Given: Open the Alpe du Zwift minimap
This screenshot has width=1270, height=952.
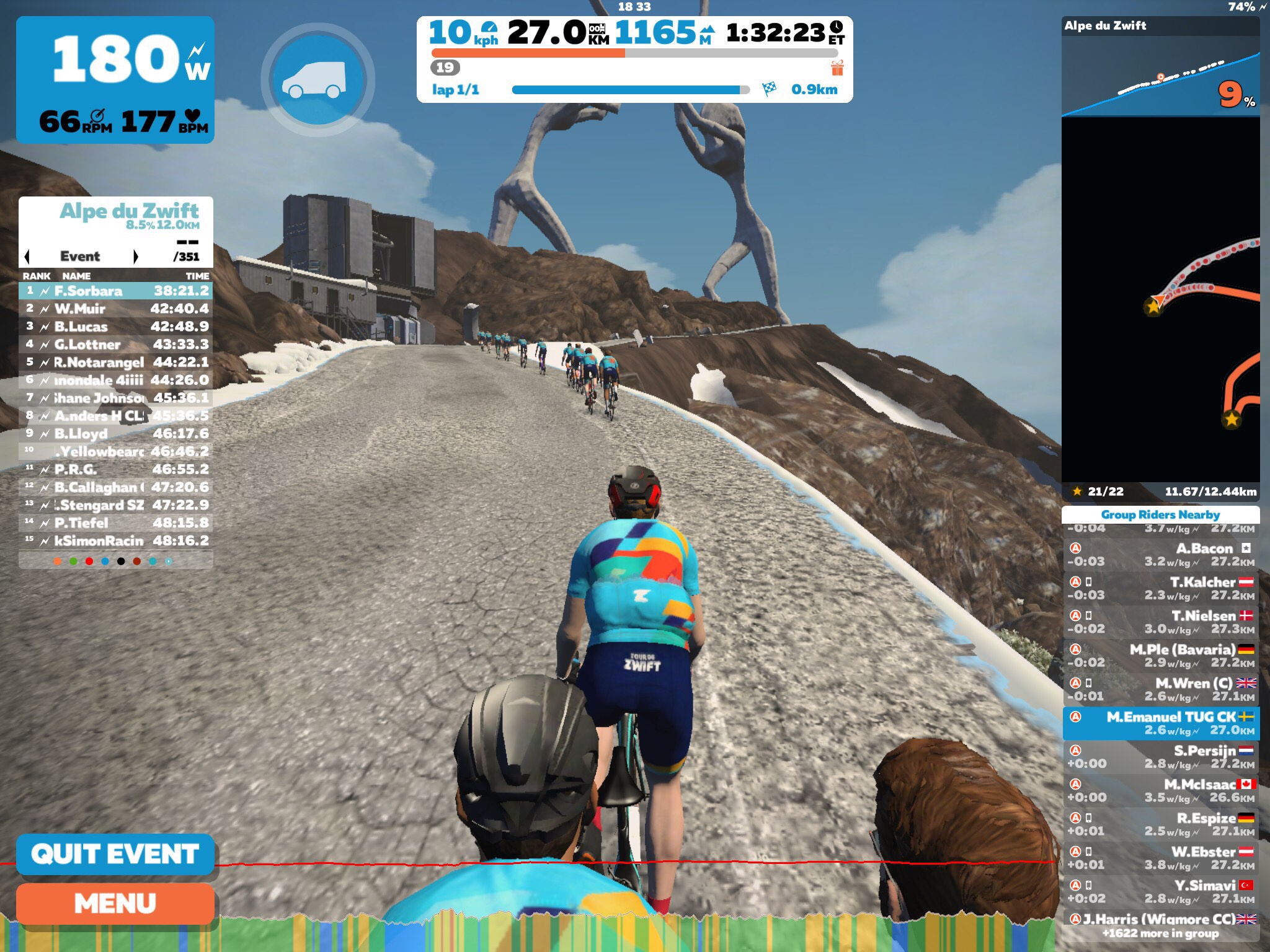Looking at the screenshot, I should point(1160,304).
